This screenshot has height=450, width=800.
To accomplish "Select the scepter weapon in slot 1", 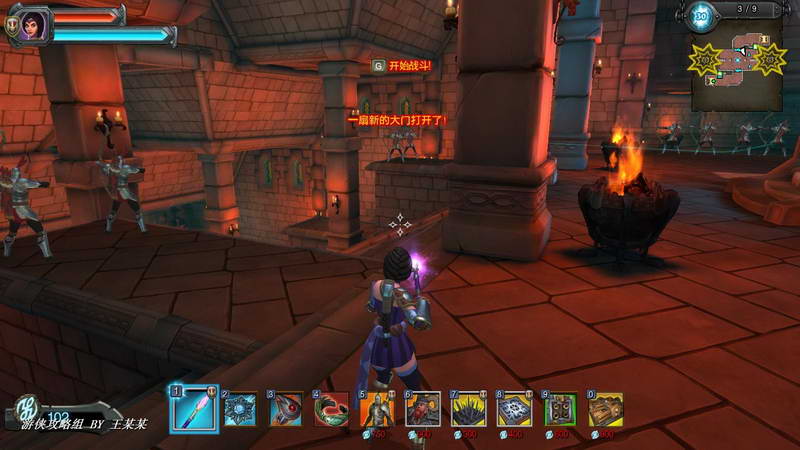I will tap(194, 408).
